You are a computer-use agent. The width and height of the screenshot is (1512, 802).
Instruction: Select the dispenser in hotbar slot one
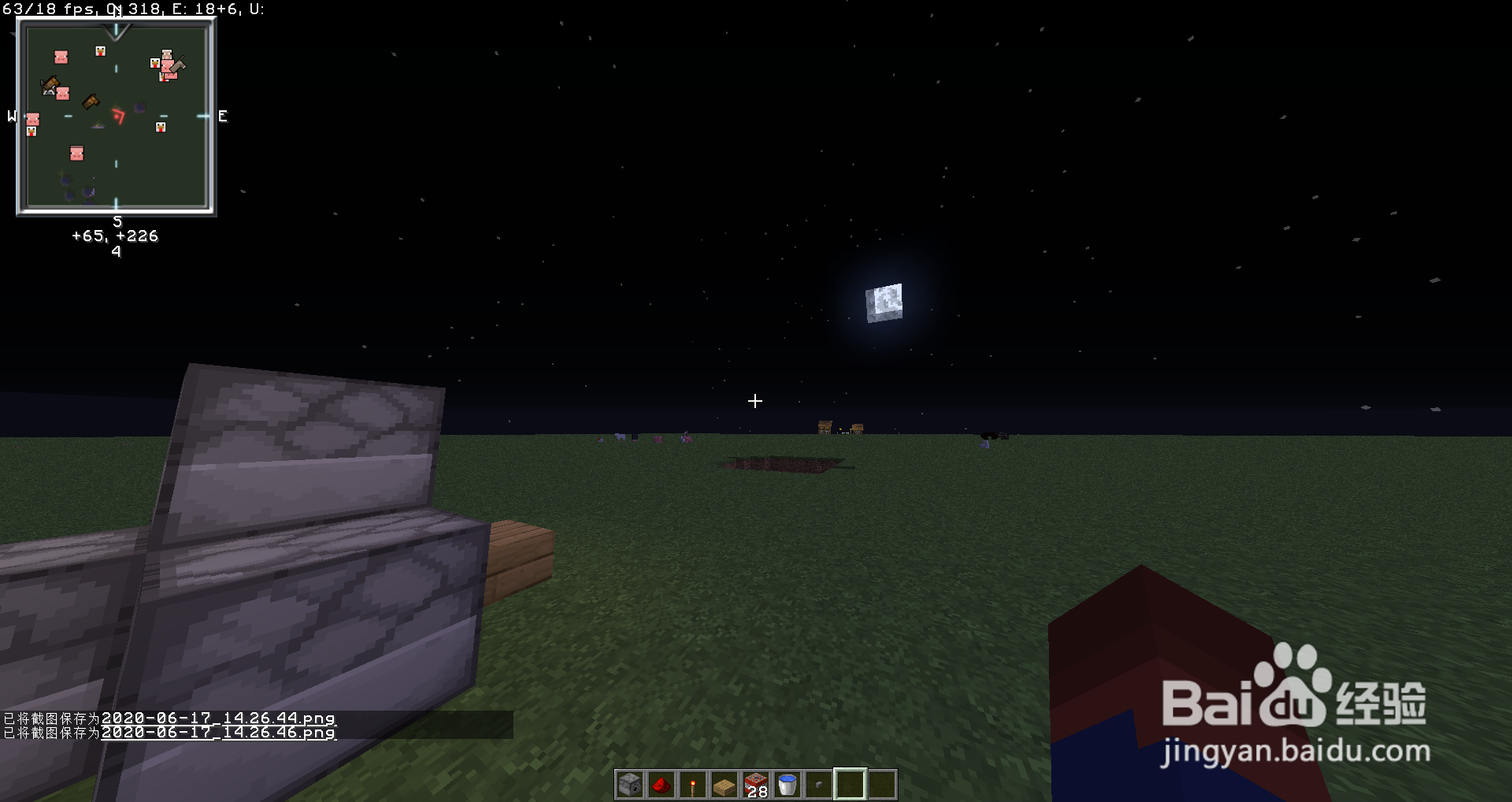tap(628, 784)
